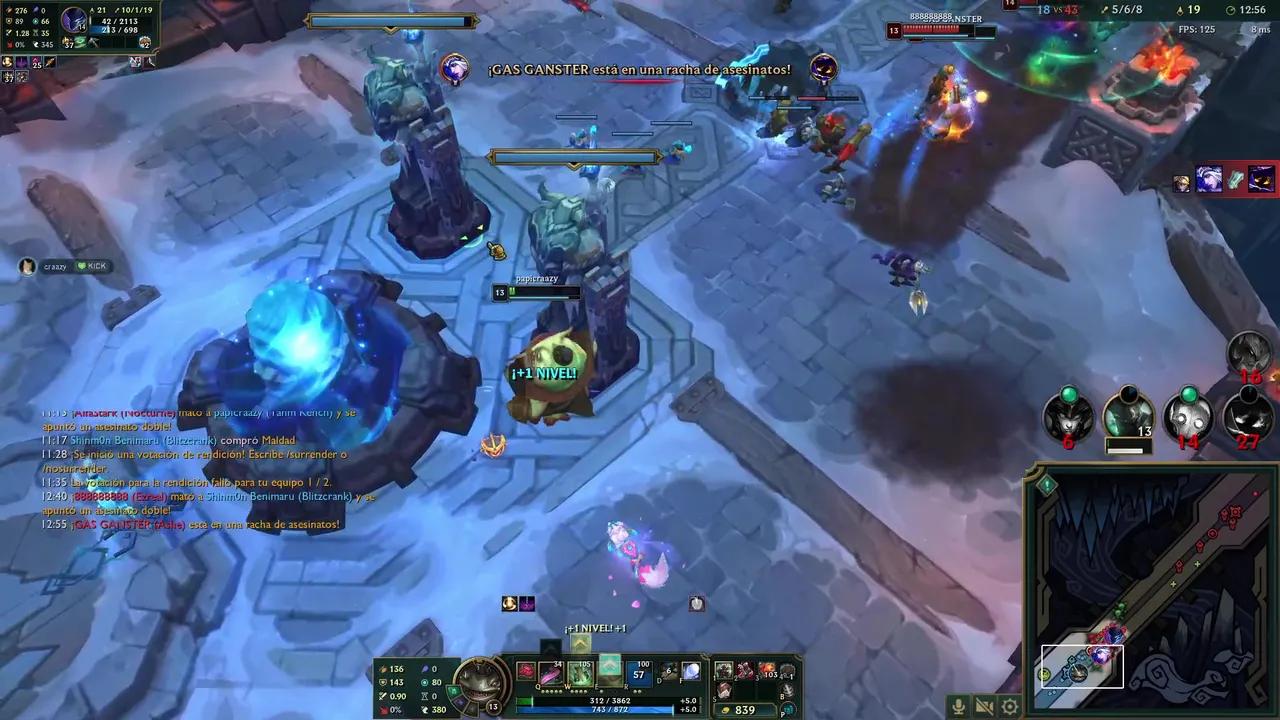Click the item icon in the top-right corner
1280x720 pixels.
pos(1258,181)
